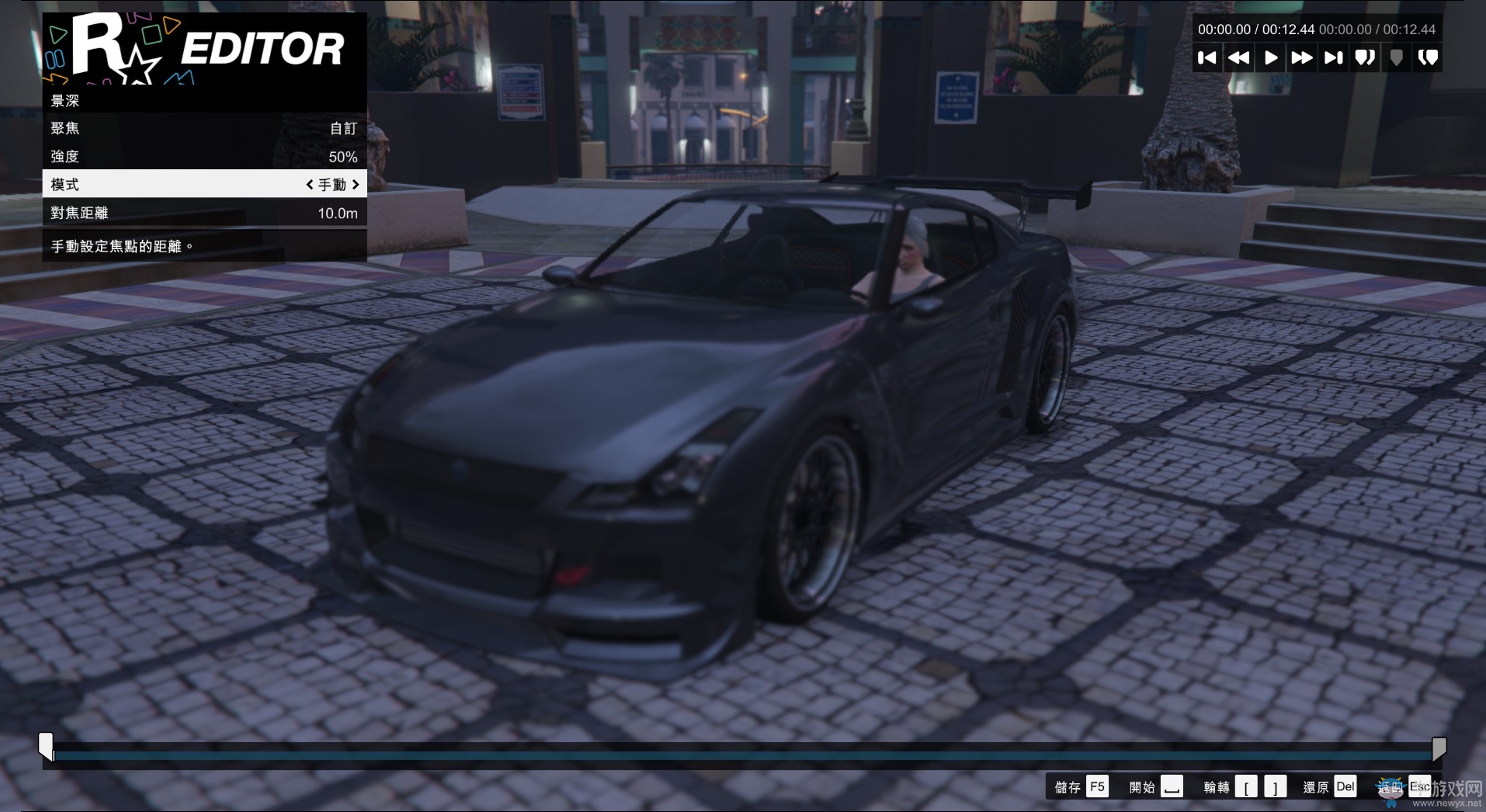The height and width of the screenshot is (812, 1486).
Task: Click the grayed single marker icon
Action: (1396, 57)
